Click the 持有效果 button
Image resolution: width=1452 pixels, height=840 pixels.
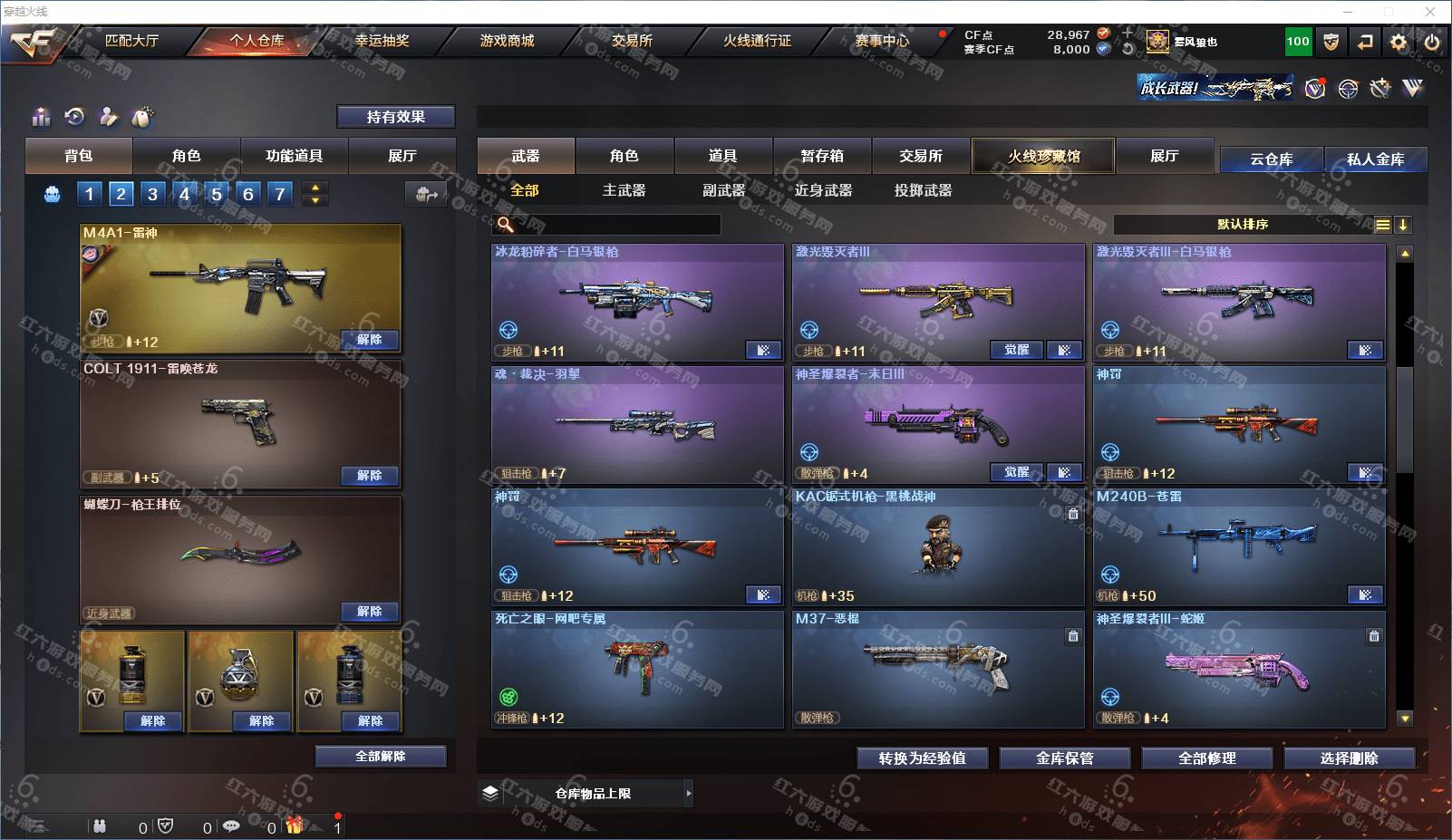(395, 117)
